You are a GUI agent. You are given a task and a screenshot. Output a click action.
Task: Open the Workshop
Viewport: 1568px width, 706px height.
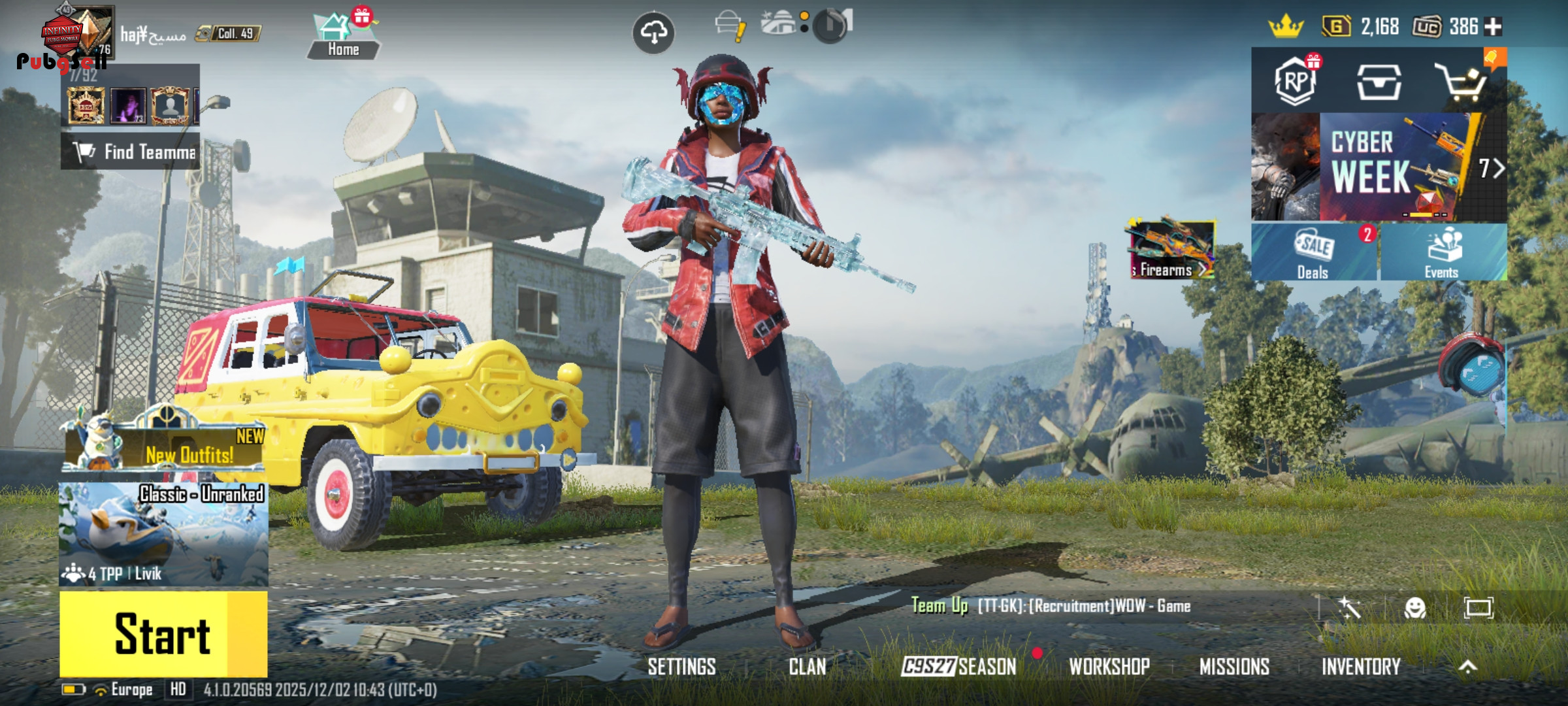pos(1109,667)
